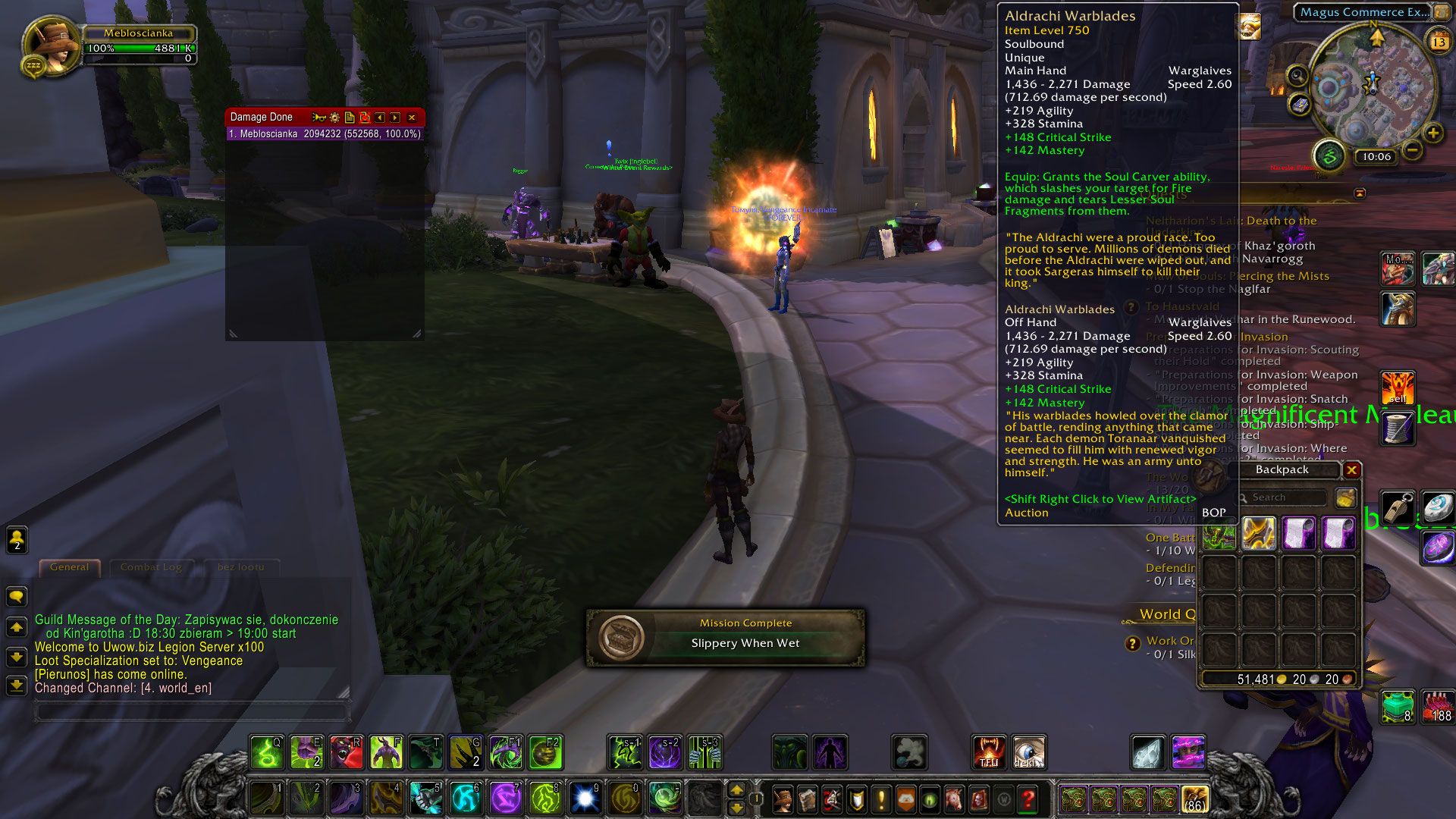Switch to the General chat tab
Image resolution: width=1456 pixels, height=819 pixels.
69,566
